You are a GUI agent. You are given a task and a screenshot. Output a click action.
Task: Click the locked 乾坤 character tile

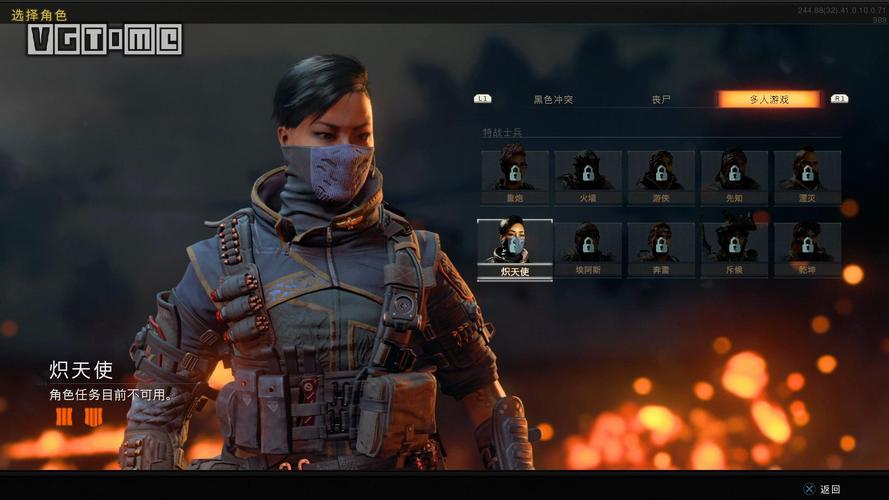(x=807, y=249)
